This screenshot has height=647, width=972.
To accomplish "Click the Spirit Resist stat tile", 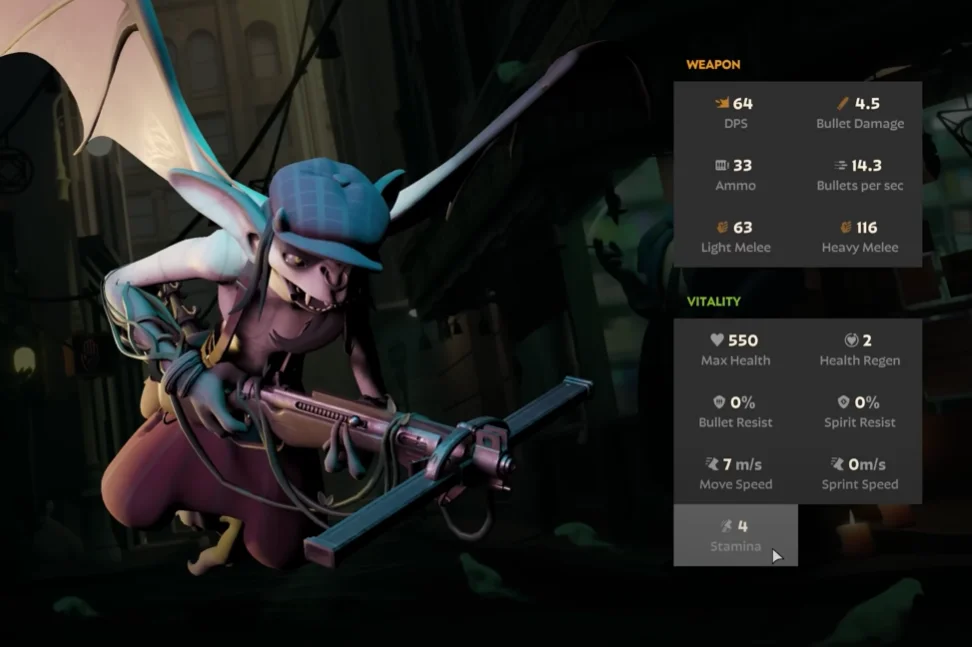I will coord(860,412).
